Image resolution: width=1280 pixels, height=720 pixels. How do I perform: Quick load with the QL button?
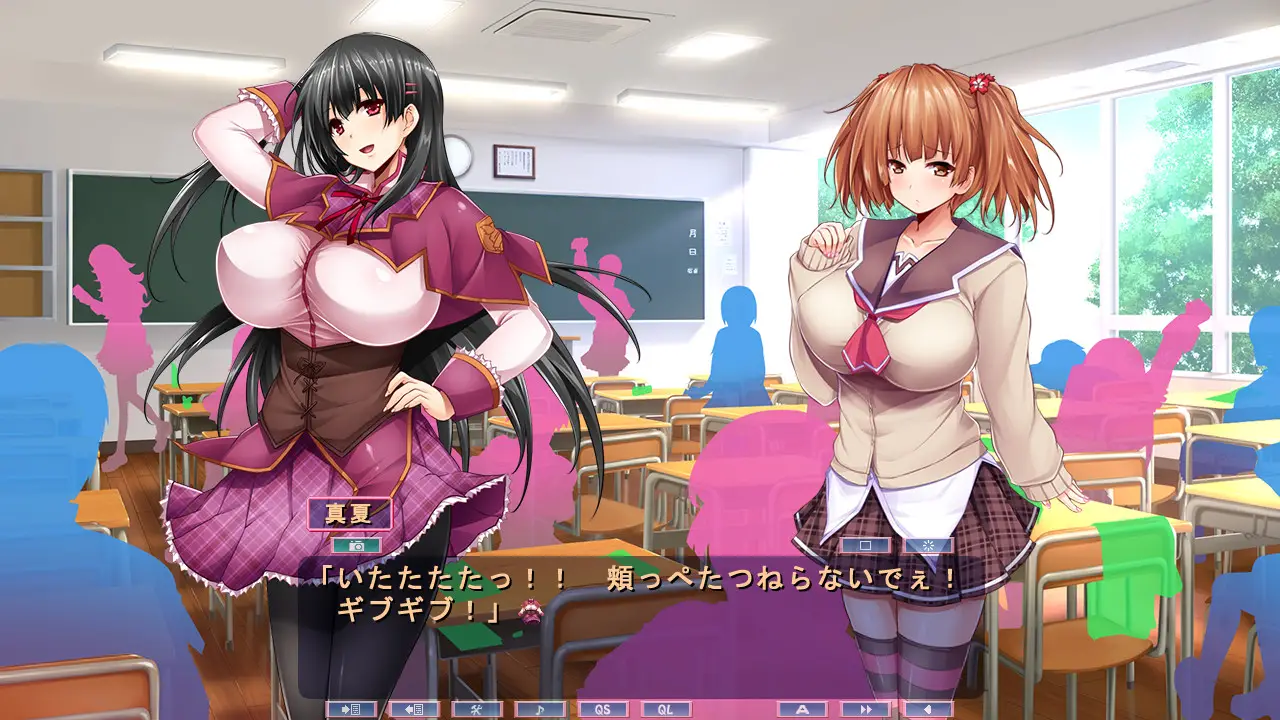(x=666, y=709)
